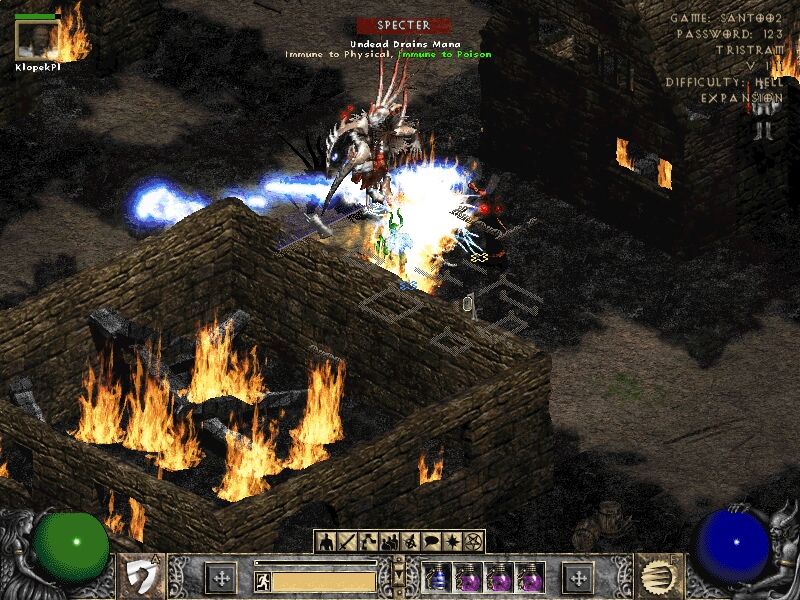The width and height of the screenshot is (800, 600).
Task: Toggle the run/walk button
Action: [x=263, y=581]
